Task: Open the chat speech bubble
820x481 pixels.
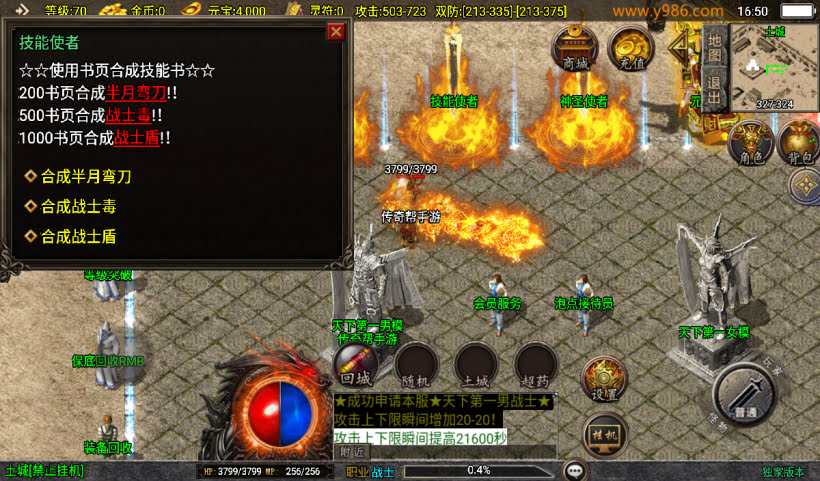Action: (575, 470)
